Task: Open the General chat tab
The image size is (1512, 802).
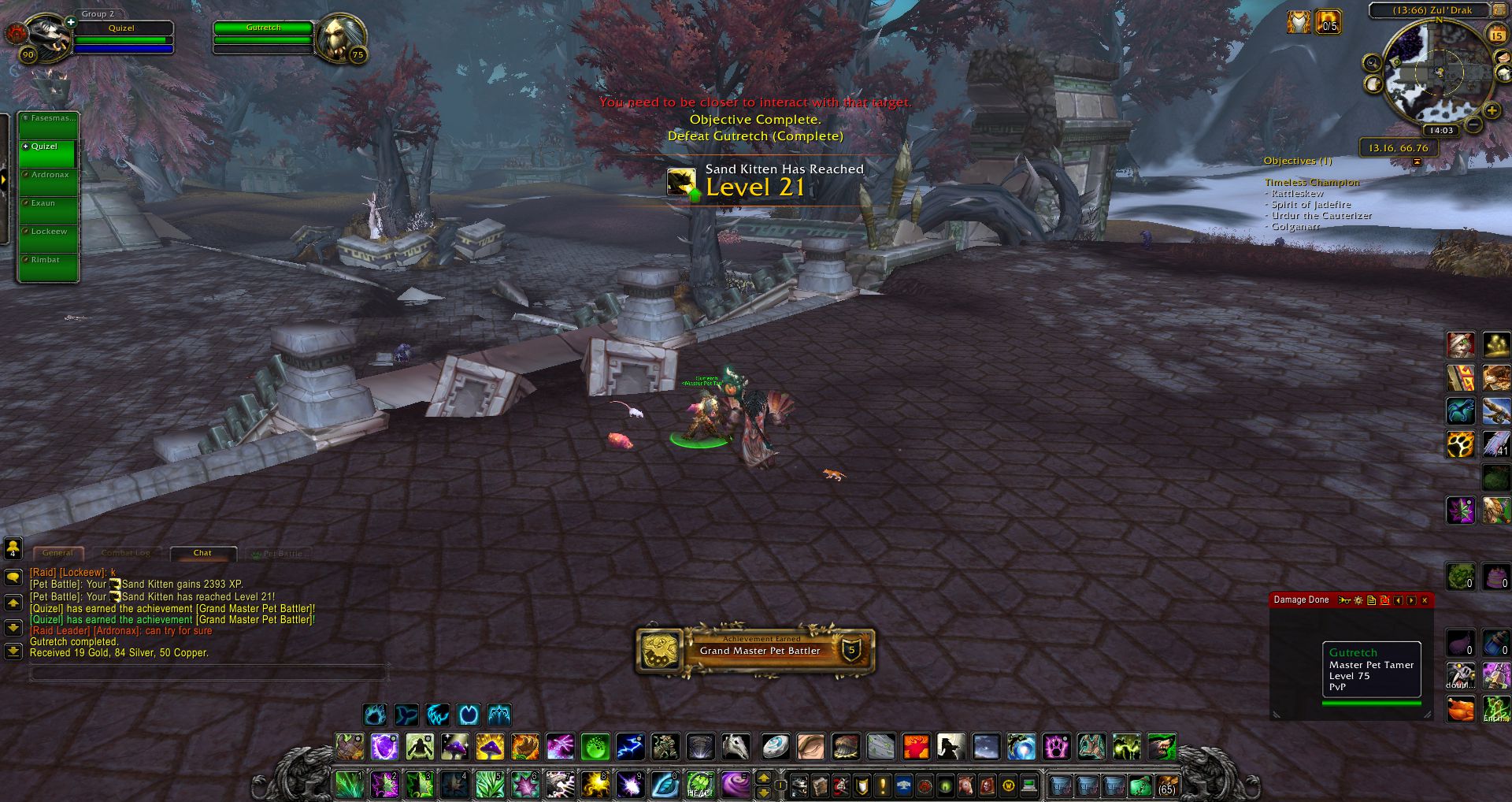Action: click(57, 553)
